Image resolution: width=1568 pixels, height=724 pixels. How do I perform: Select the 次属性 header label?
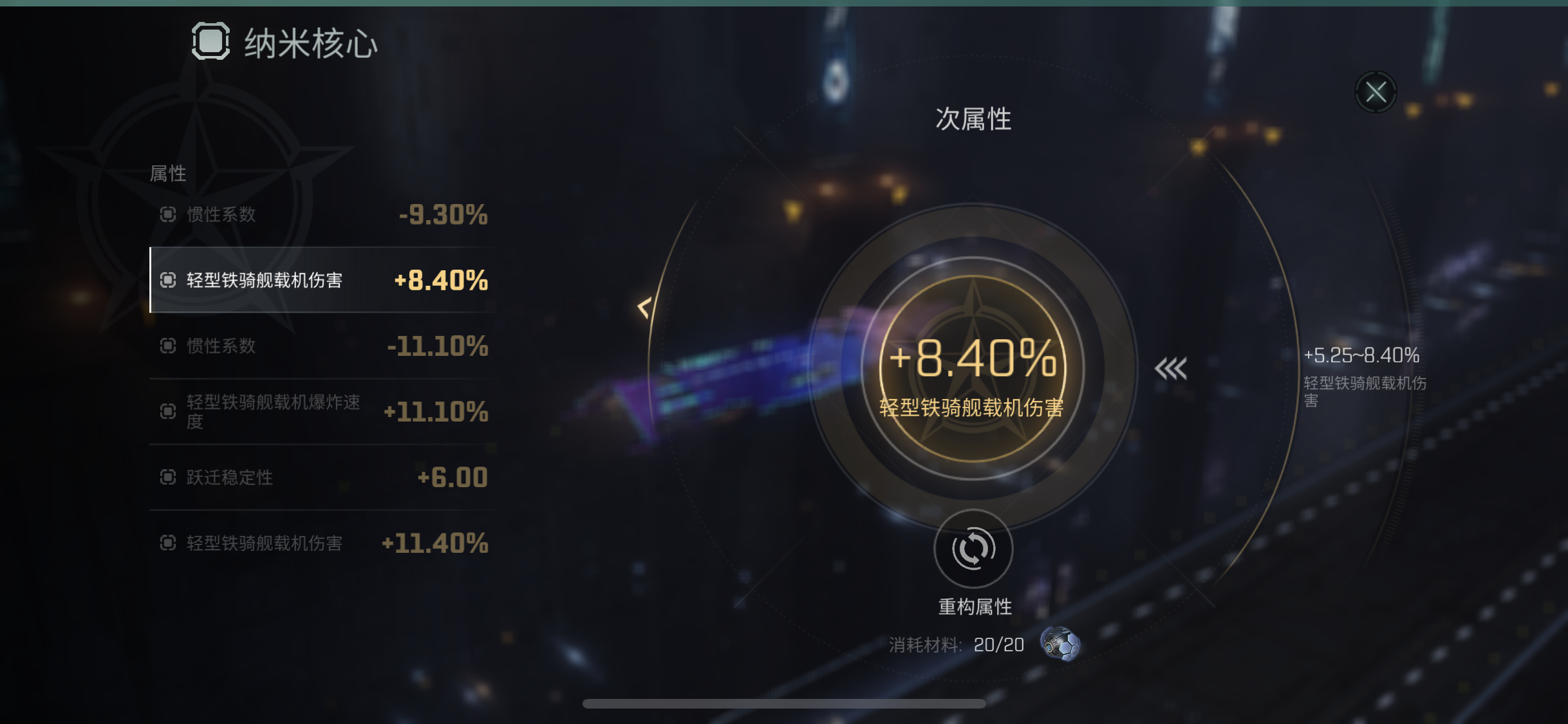pyautogui.click(x=974, y=118)
